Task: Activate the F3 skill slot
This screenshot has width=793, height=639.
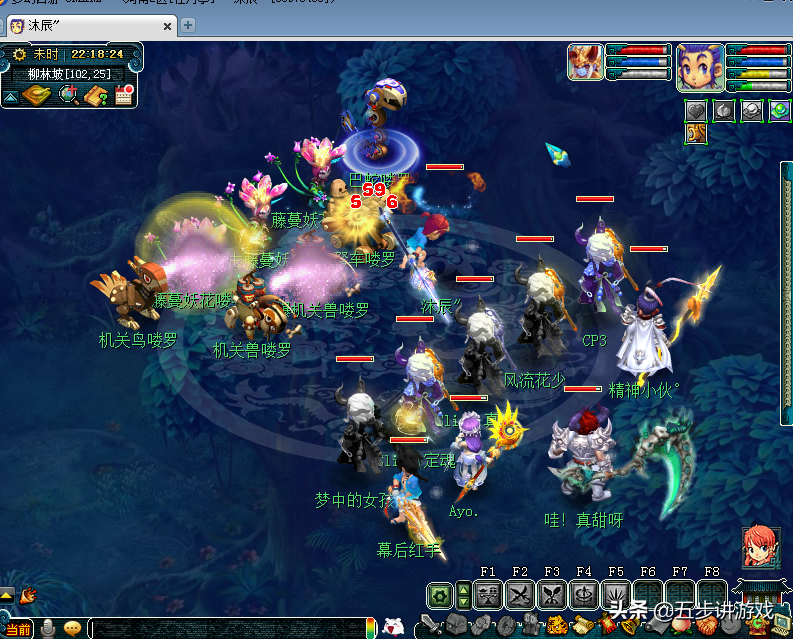Action: coord(552,596)
